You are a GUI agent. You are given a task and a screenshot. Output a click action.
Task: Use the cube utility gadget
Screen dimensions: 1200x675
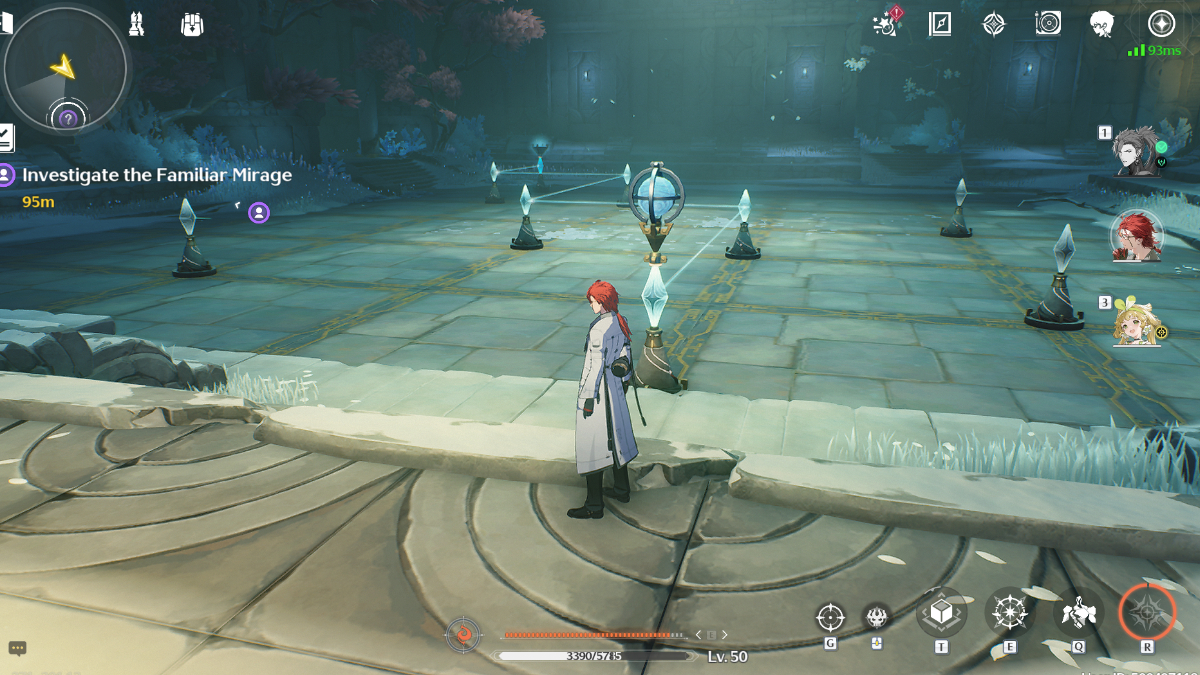(941, 611)
